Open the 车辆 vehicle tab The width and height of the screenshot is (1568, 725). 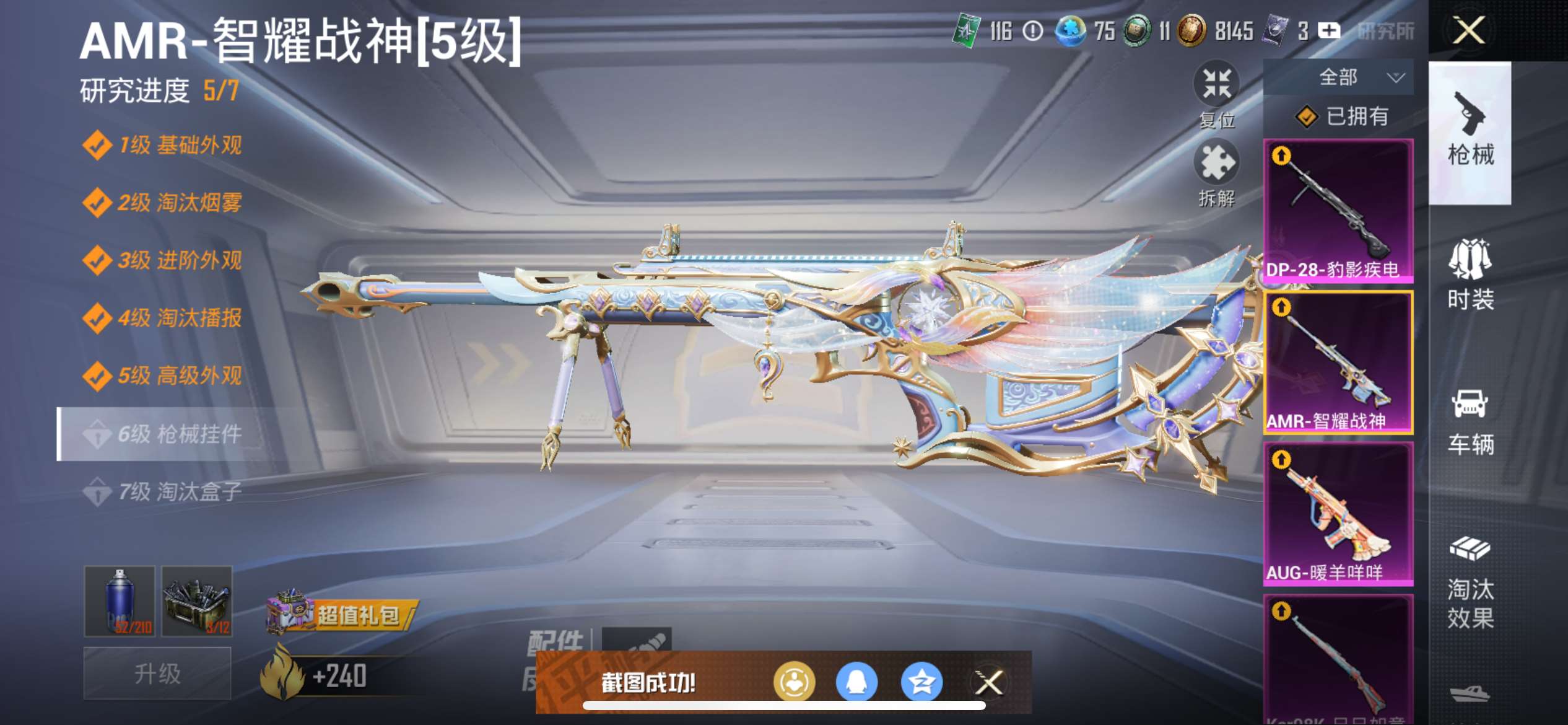[1470, 421]
